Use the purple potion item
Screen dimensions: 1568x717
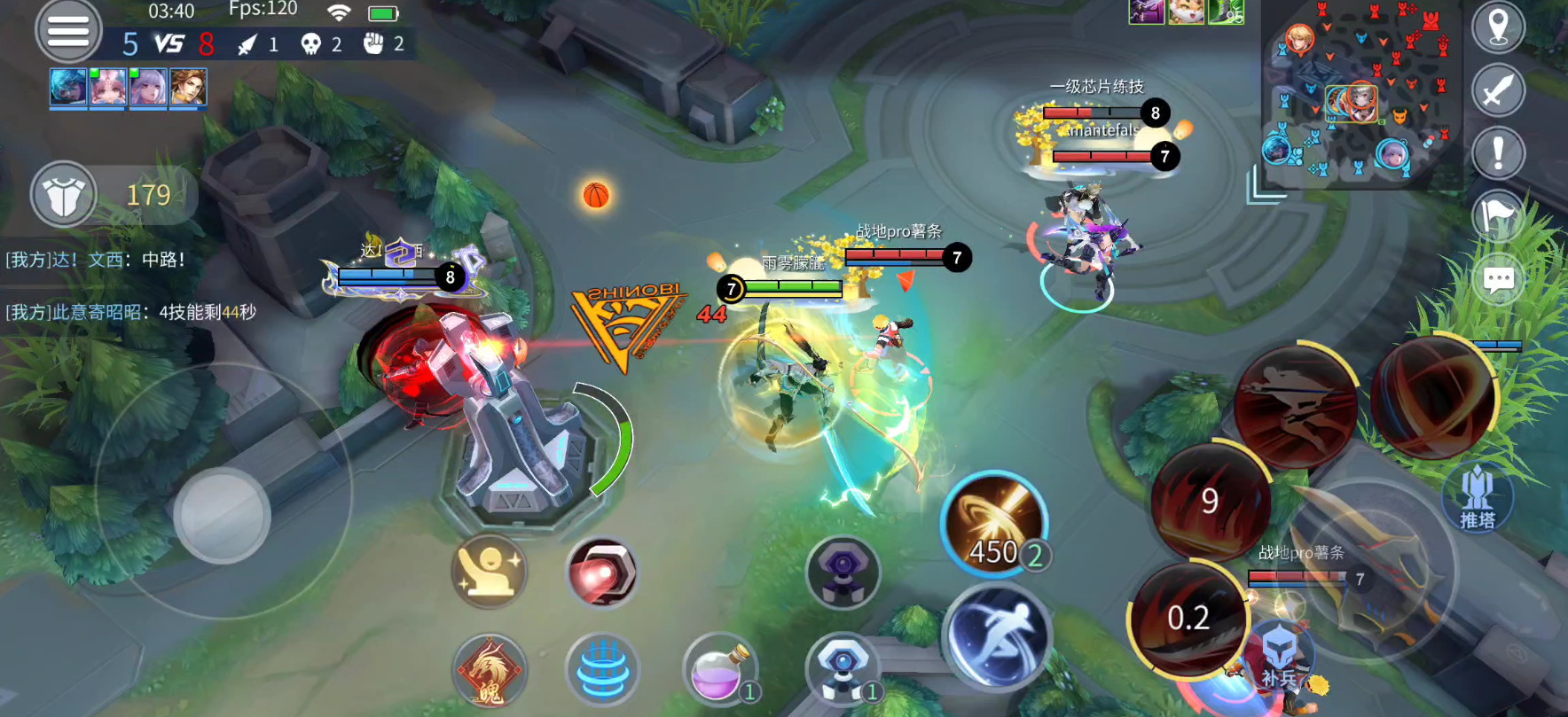(718, 669)
